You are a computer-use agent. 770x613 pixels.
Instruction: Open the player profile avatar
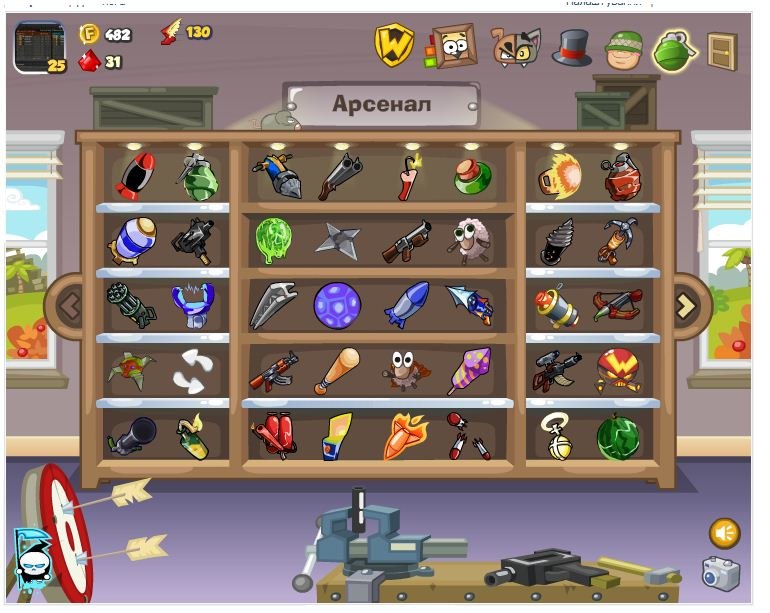40,47
